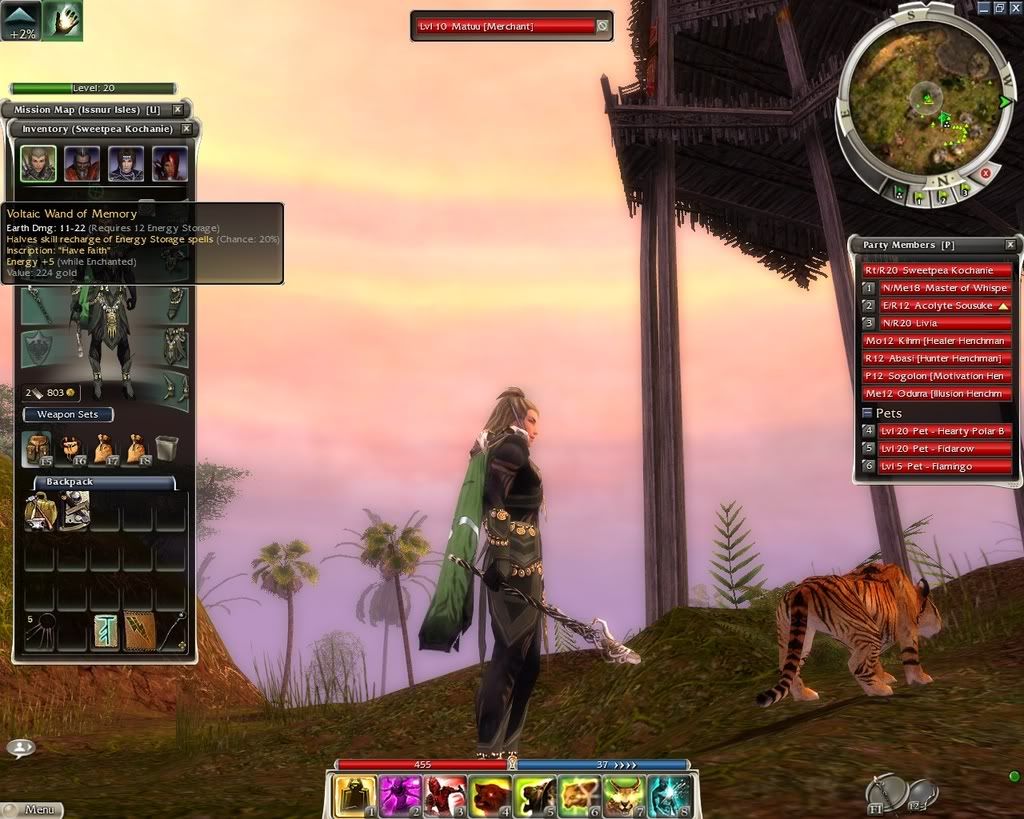Close the Inventory window
The height and width of the screenshot is (819, 1024).
[186, 129]
